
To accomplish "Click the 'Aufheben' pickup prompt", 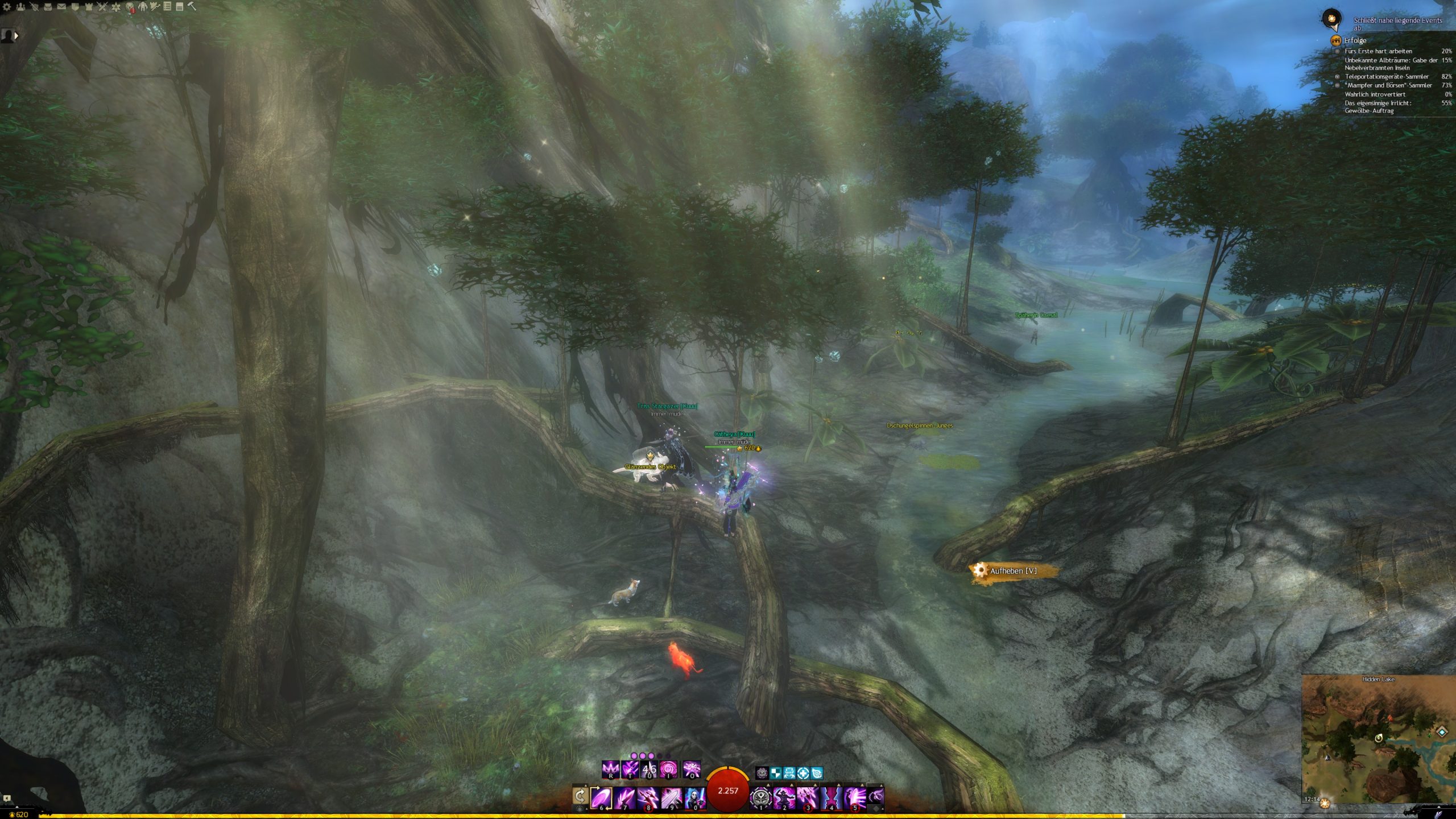I will tap(1012, 571).
